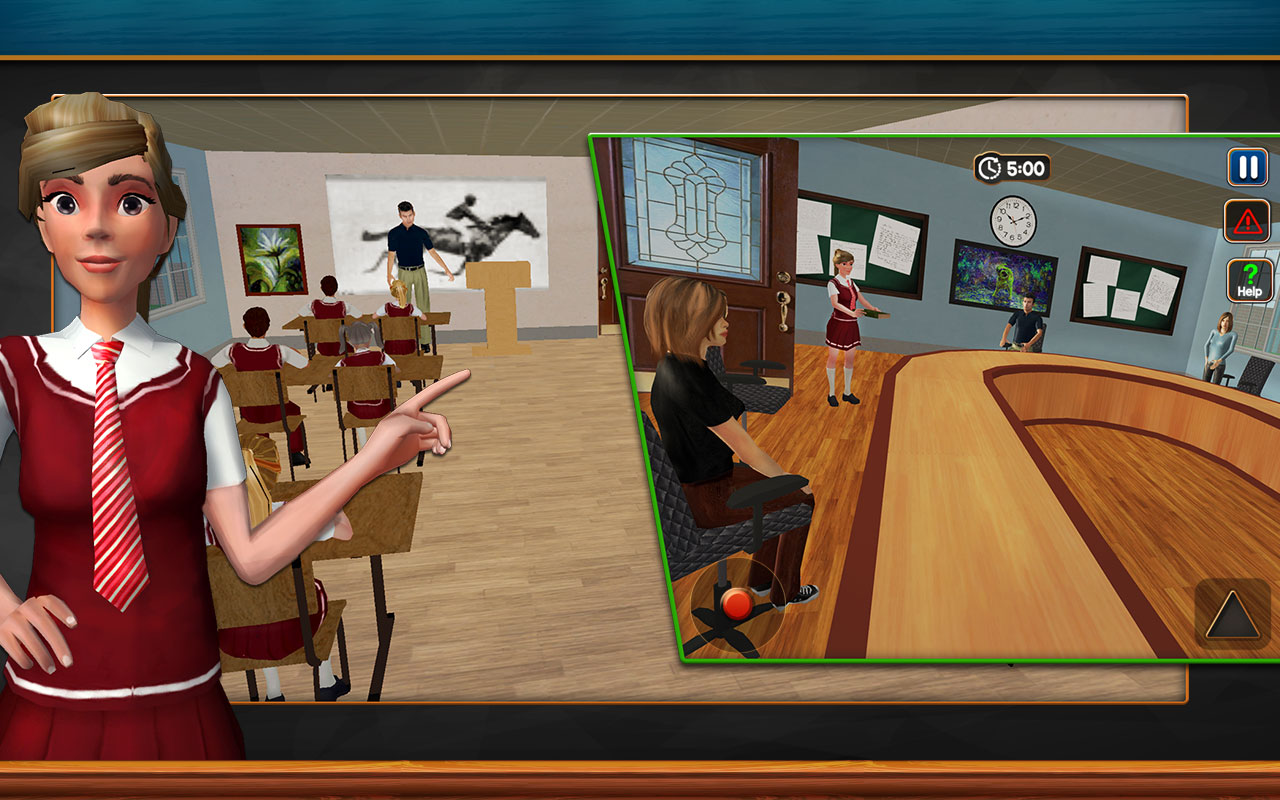
Task: Open the warning alert panel
Action: point(1246,222)
